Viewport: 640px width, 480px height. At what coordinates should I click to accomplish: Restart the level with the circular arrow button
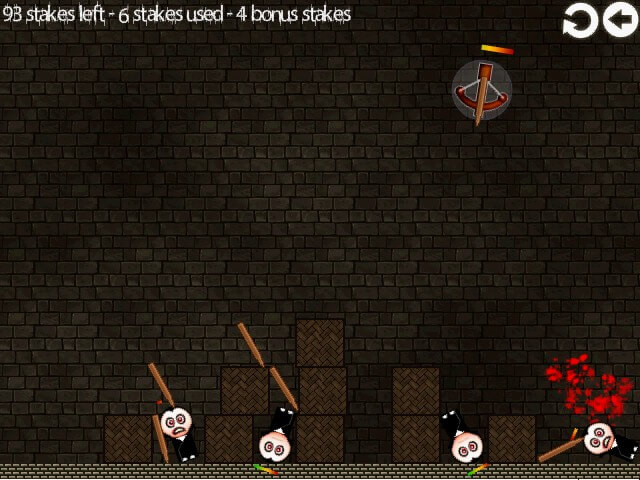(580, 20)
